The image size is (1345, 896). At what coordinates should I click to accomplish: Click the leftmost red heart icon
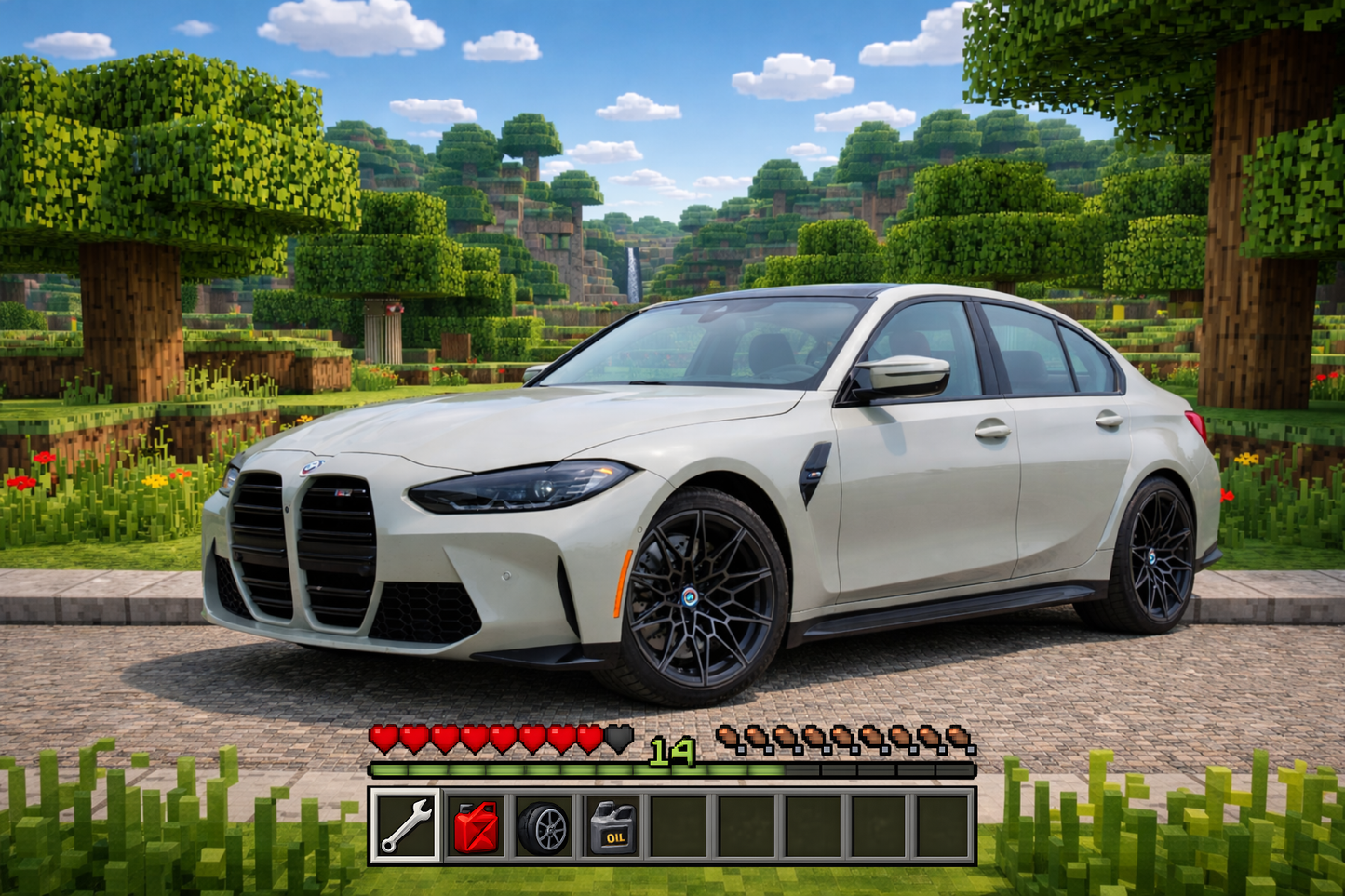click(383, 738)
